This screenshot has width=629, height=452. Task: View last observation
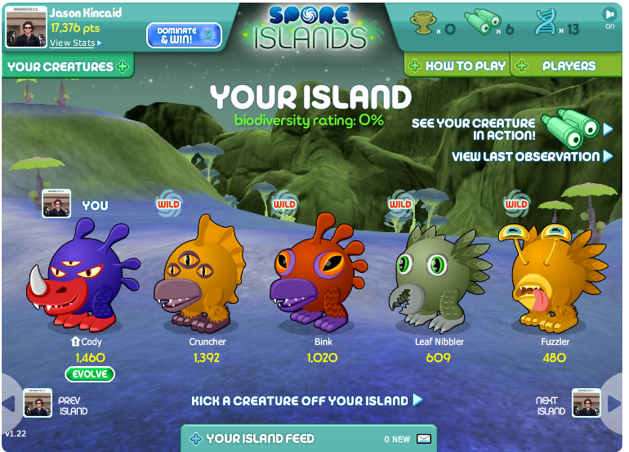[x=532, y=157]
